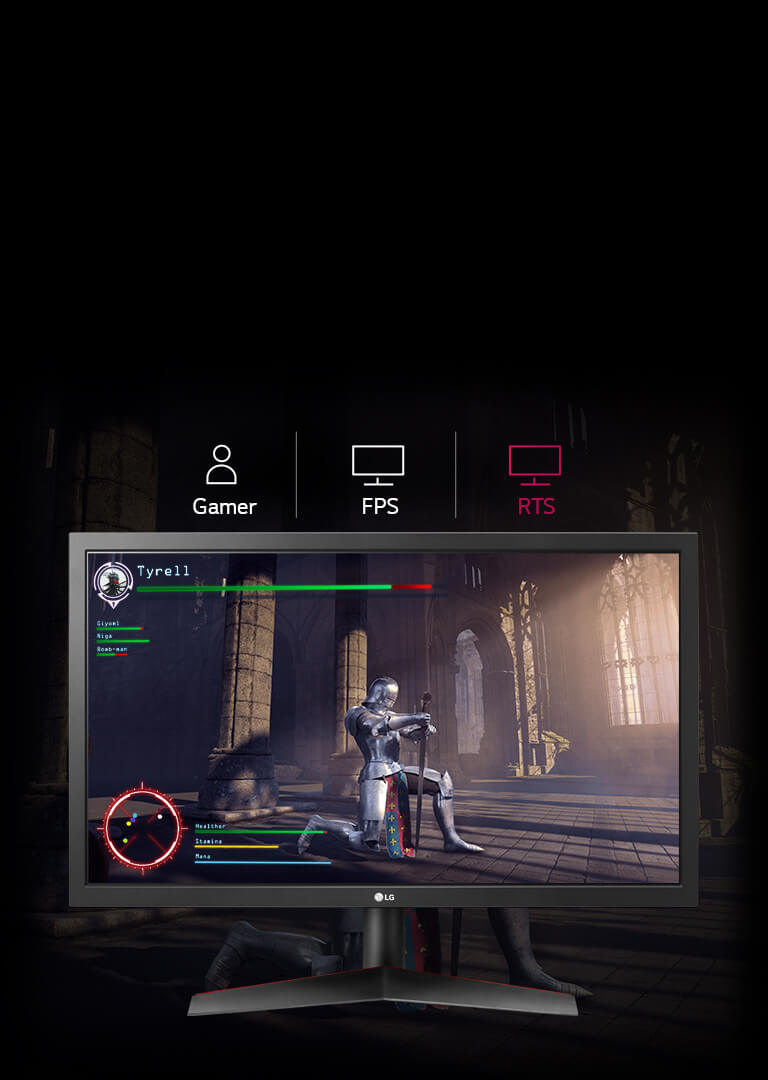The width and height of the screenshot is (768, 1080).
Task: Choose the RTS mode
Action: 535,481
